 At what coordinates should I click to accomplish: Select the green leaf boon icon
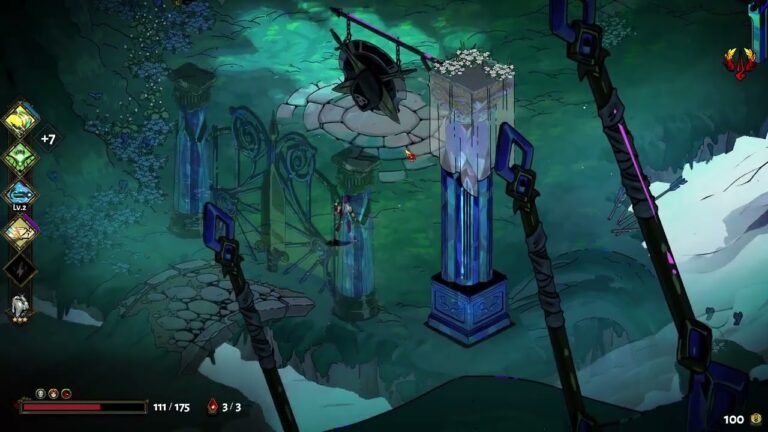pos(20,157)
